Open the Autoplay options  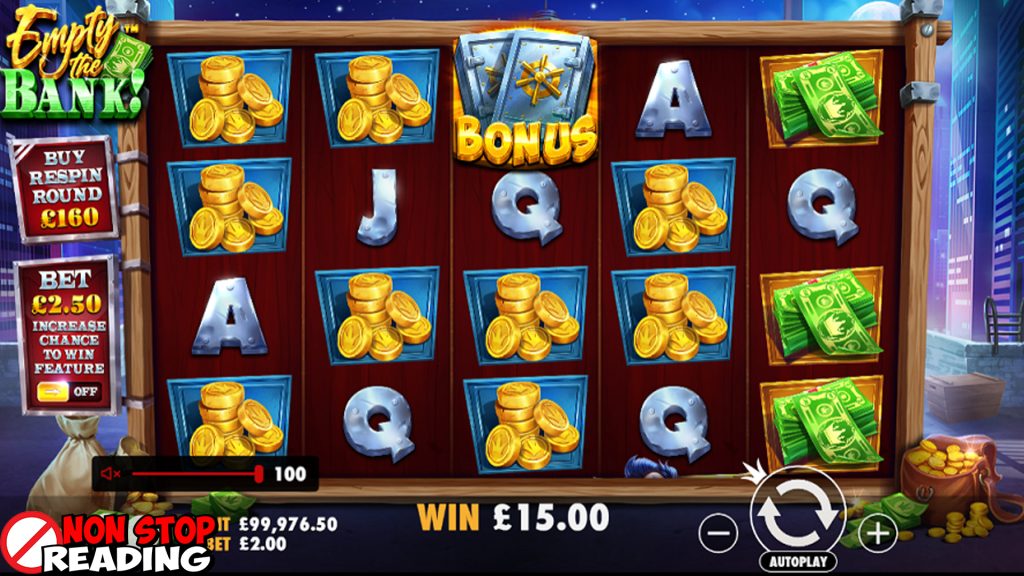797,562
